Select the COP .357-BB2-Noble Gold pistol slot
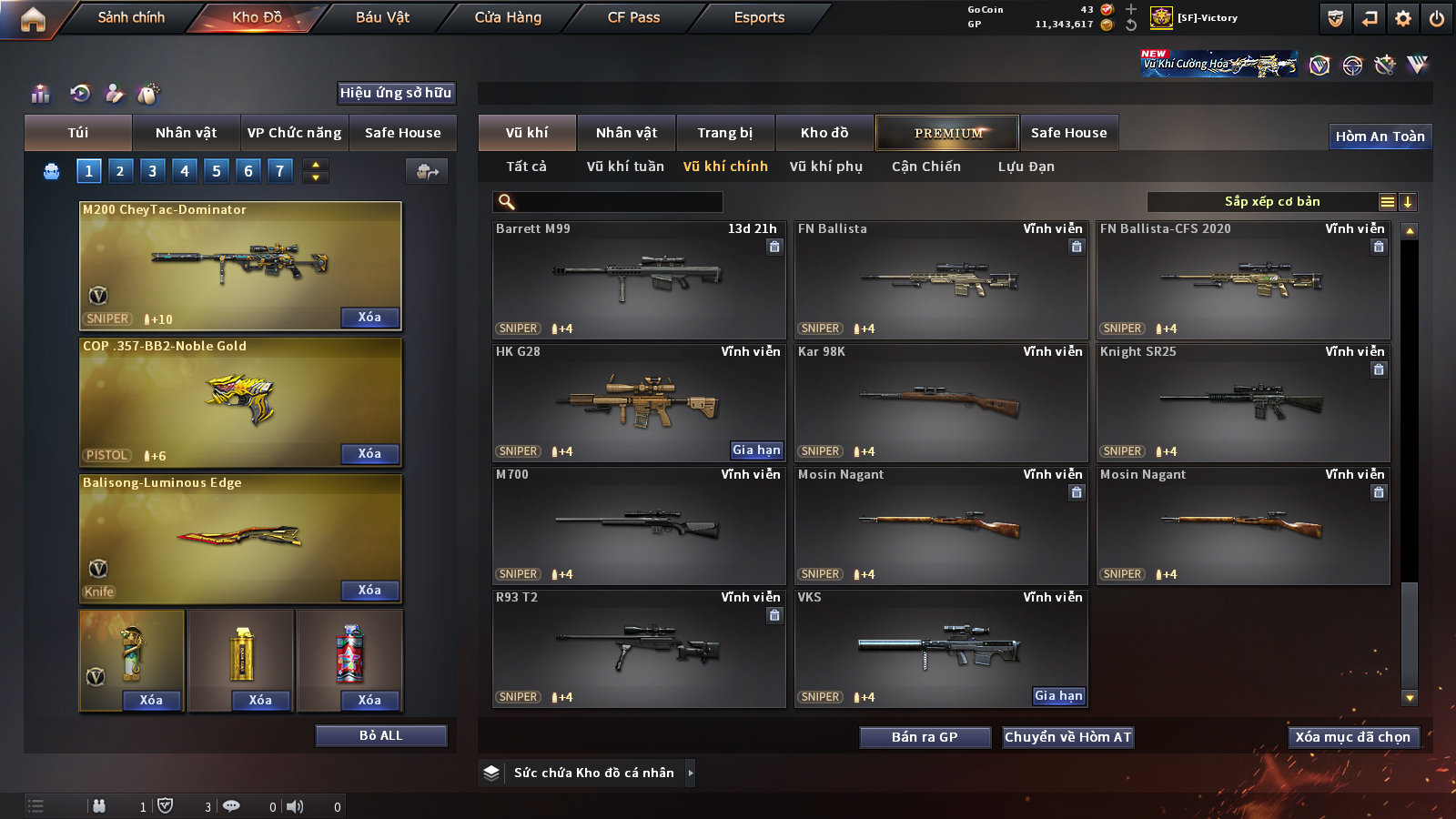The width and height of the screenshot is (1456, 819). 240,401
